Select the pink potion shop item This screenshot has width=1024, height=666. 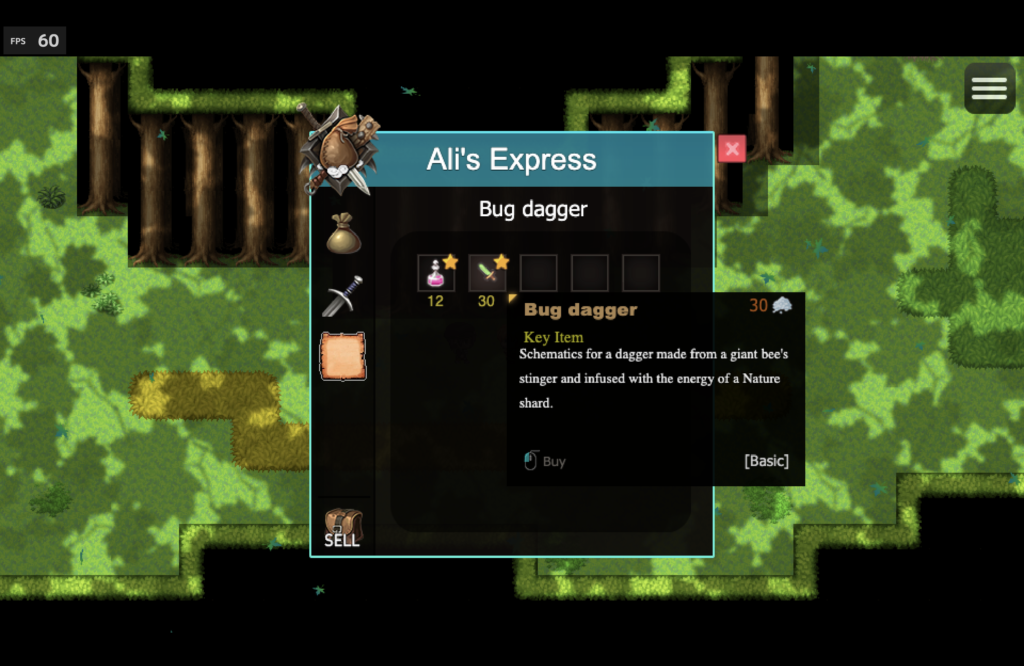(x=436, y=273)
